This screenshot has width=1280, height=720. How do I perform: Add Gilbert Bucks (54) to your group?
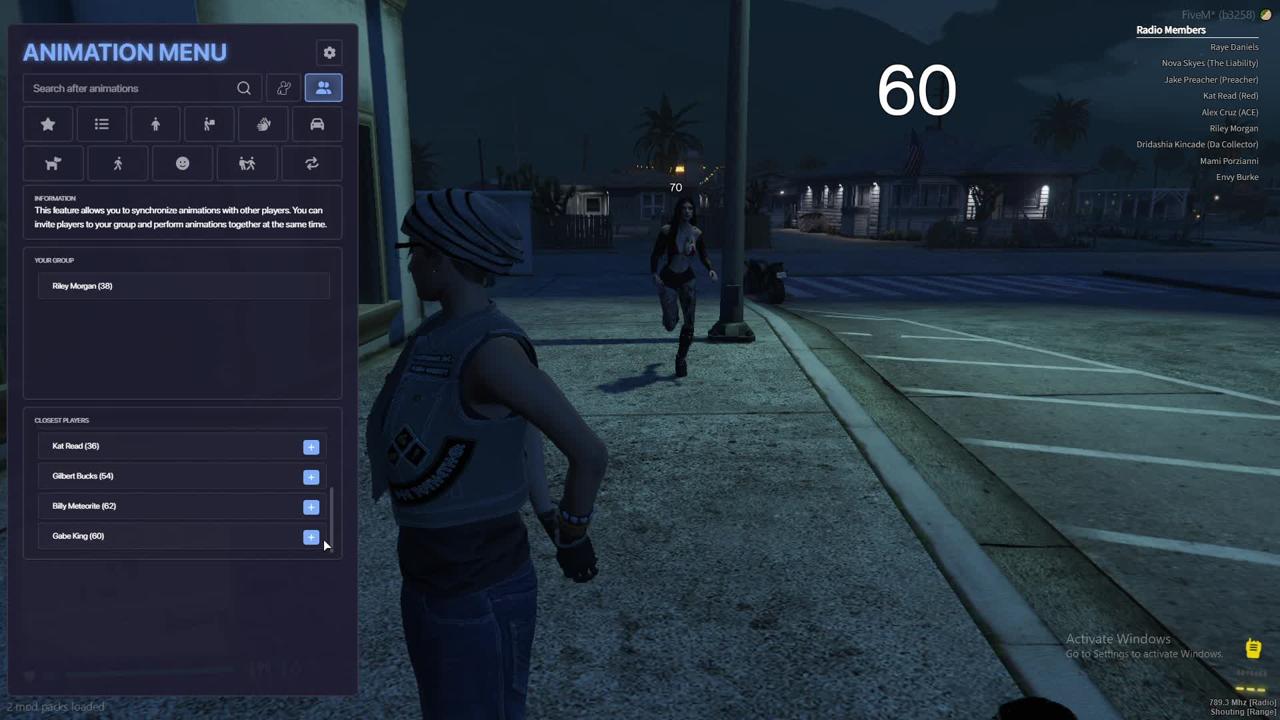311,477
